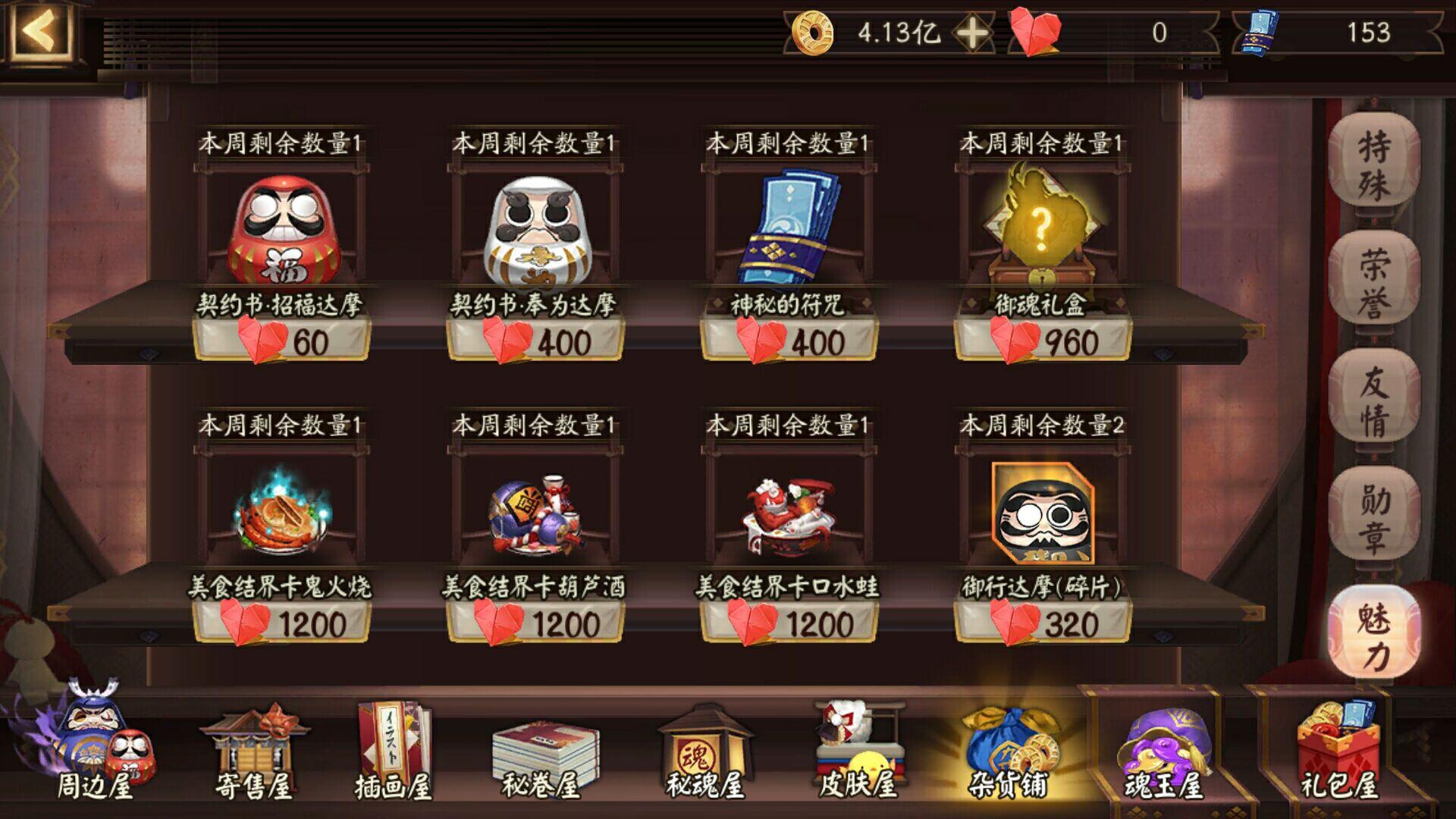Switch to the 特殊 shop tab

tap(1376, 159)
